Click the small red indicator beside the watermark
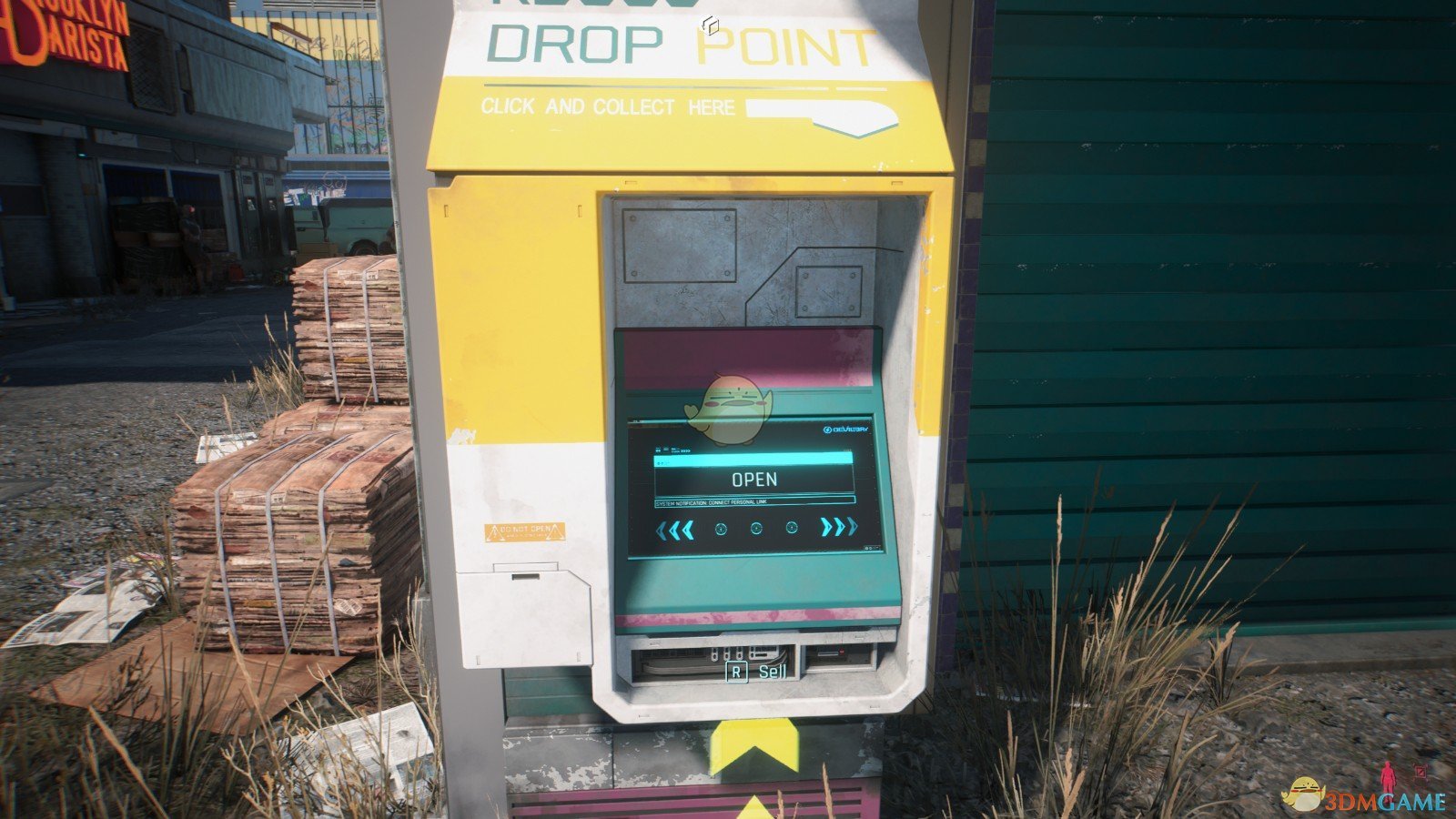This screenshot has height=819, width=1456. pyautogui.click(x=1421, y=773)
